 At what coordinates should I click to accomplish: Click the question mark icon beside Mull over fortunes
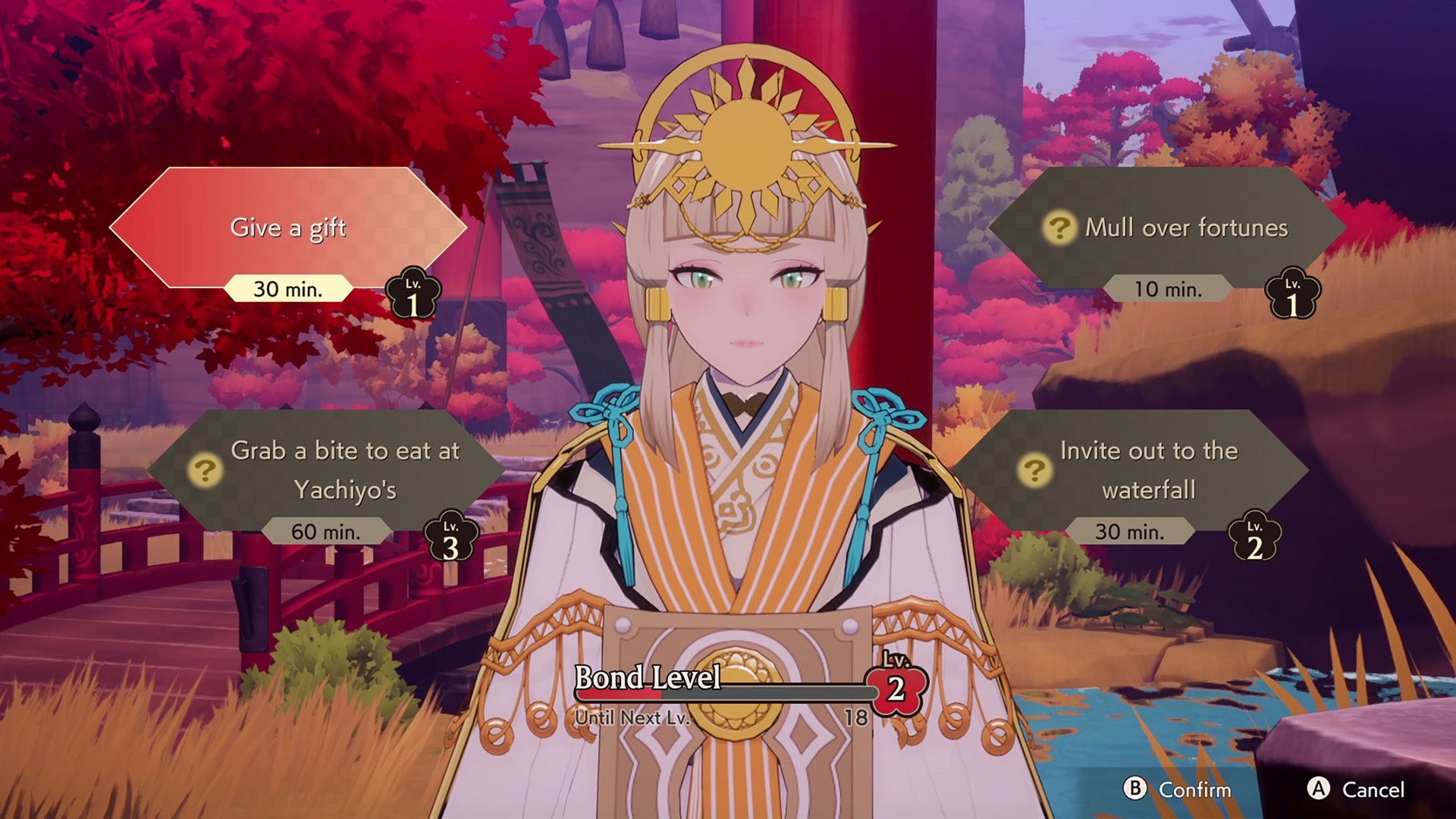[1060, 227]
